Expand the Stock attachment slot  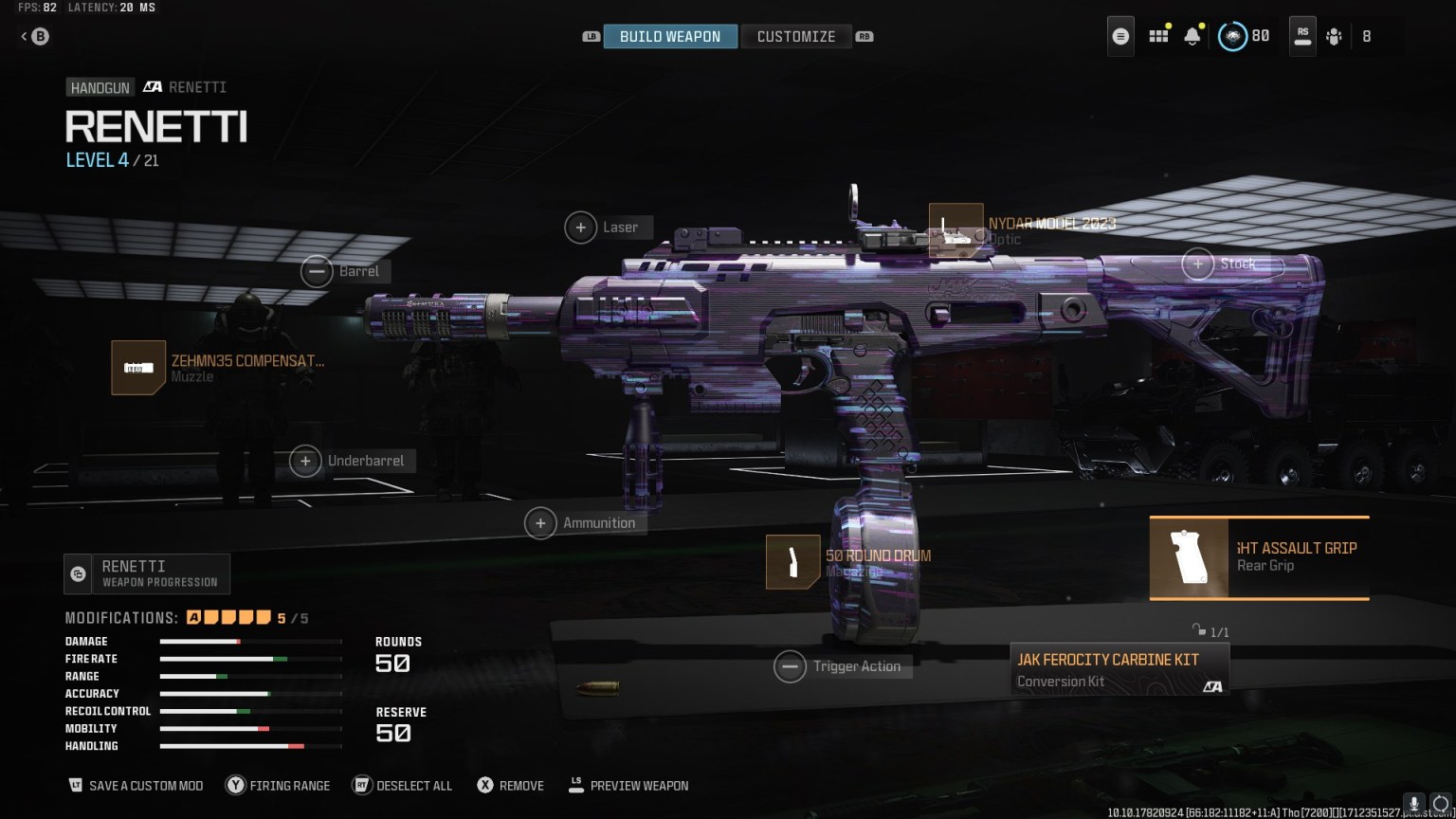(1197, 264)
